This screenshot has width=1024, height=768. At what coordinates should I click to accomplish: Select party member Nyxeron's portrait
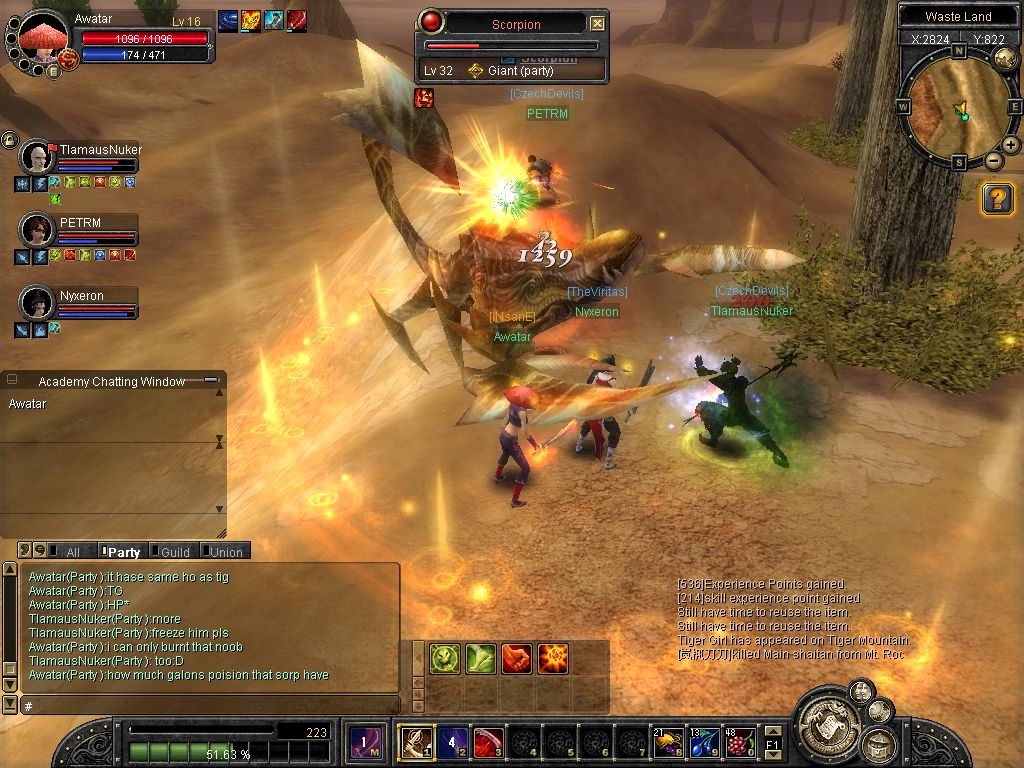coord(36,303)
